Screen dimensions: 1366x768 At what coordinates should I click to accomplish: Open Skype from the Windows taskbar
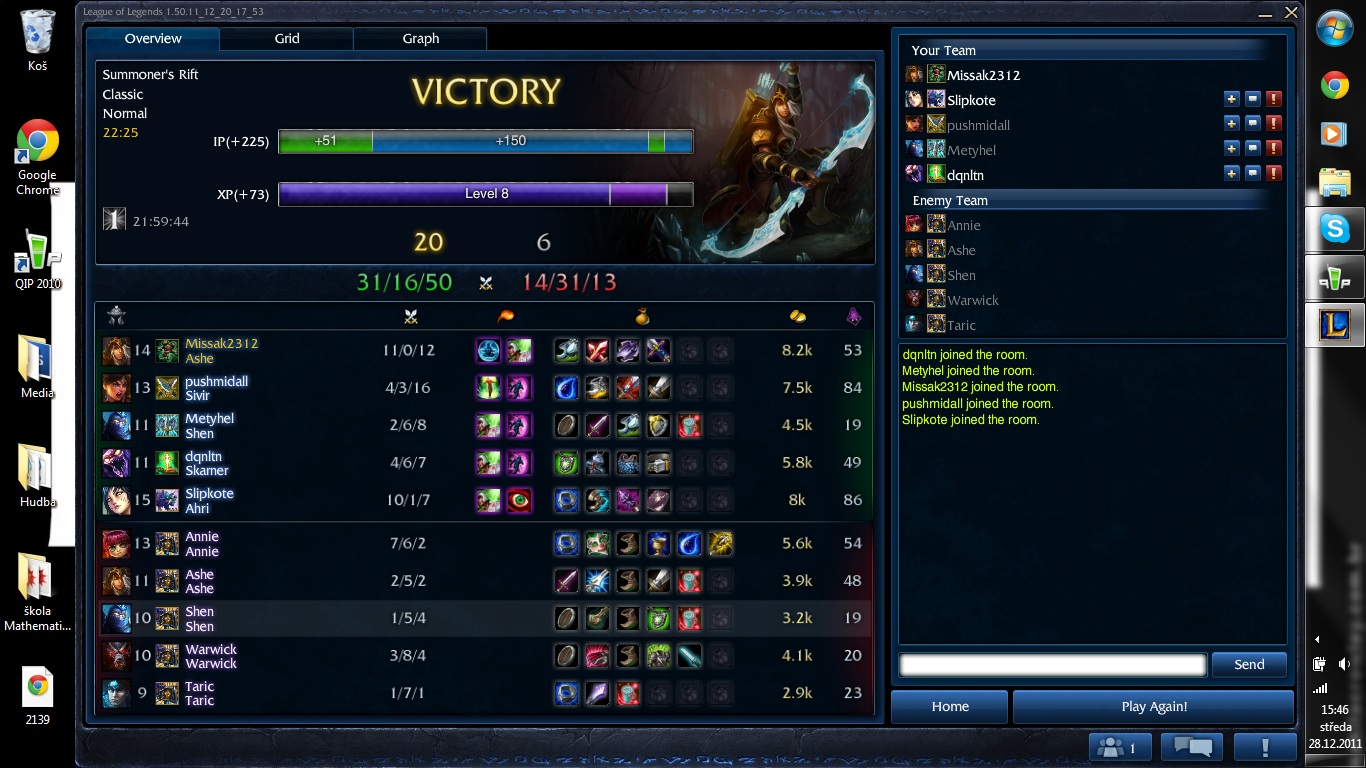coord(1335,230)
